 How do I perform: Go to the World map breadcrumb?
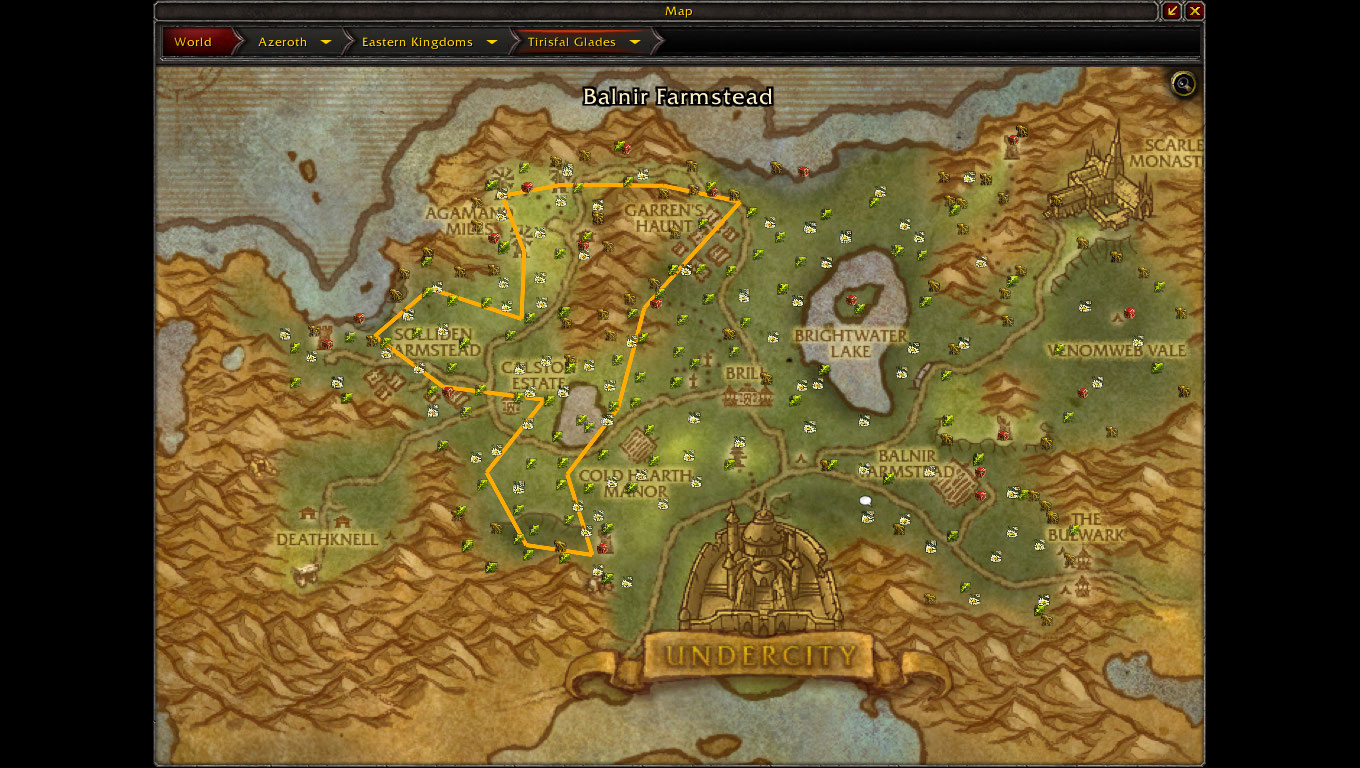coord(193,42)
